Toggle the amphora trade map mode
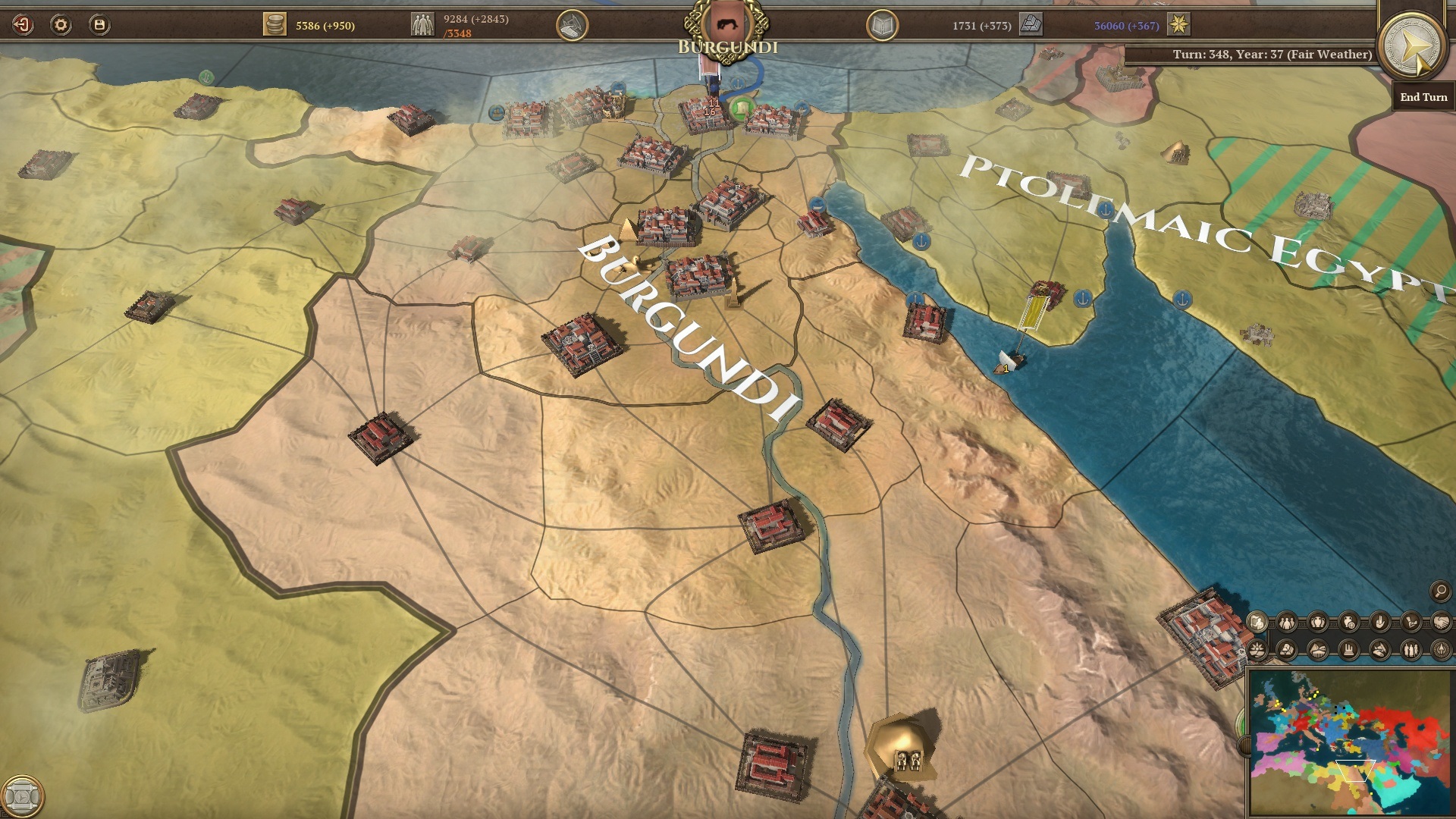Image resolution: width=1456 pixels, height=819 pixels. click(1318, 622)
